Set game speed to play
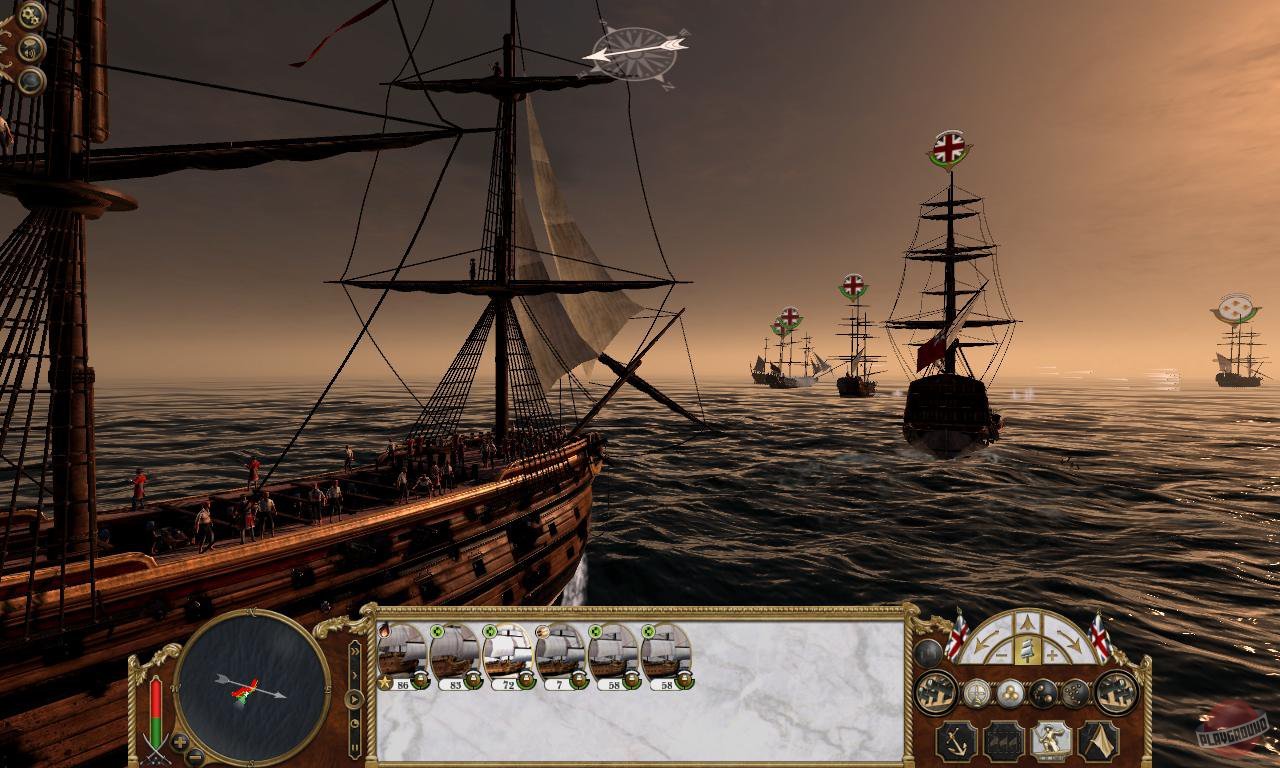Viewport: 1280px width, 768px height. click(x=354, y=699)
